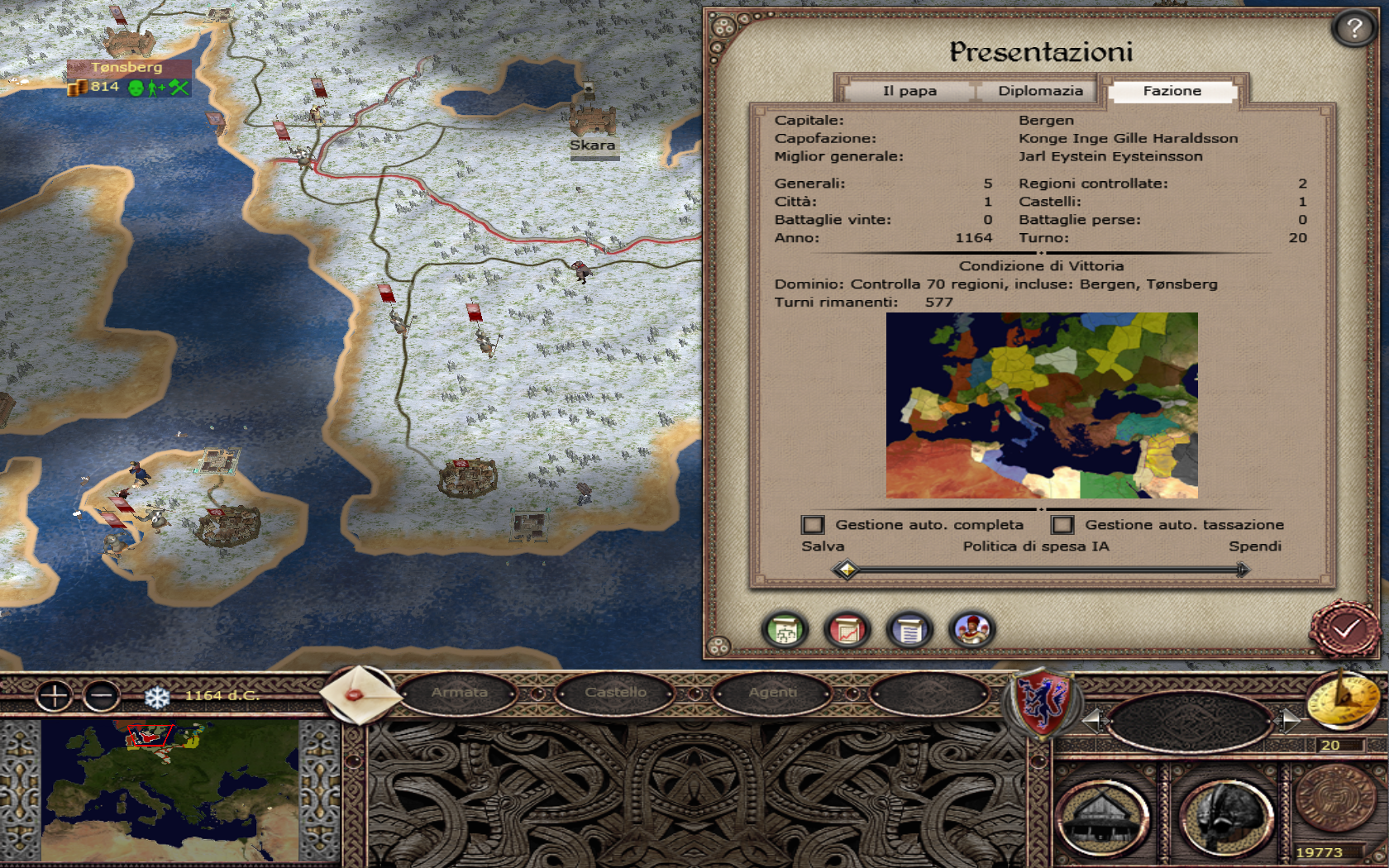1389x868 pixels.
Task: Zoom in the minimap with the plus button
Action: point(55,696)
